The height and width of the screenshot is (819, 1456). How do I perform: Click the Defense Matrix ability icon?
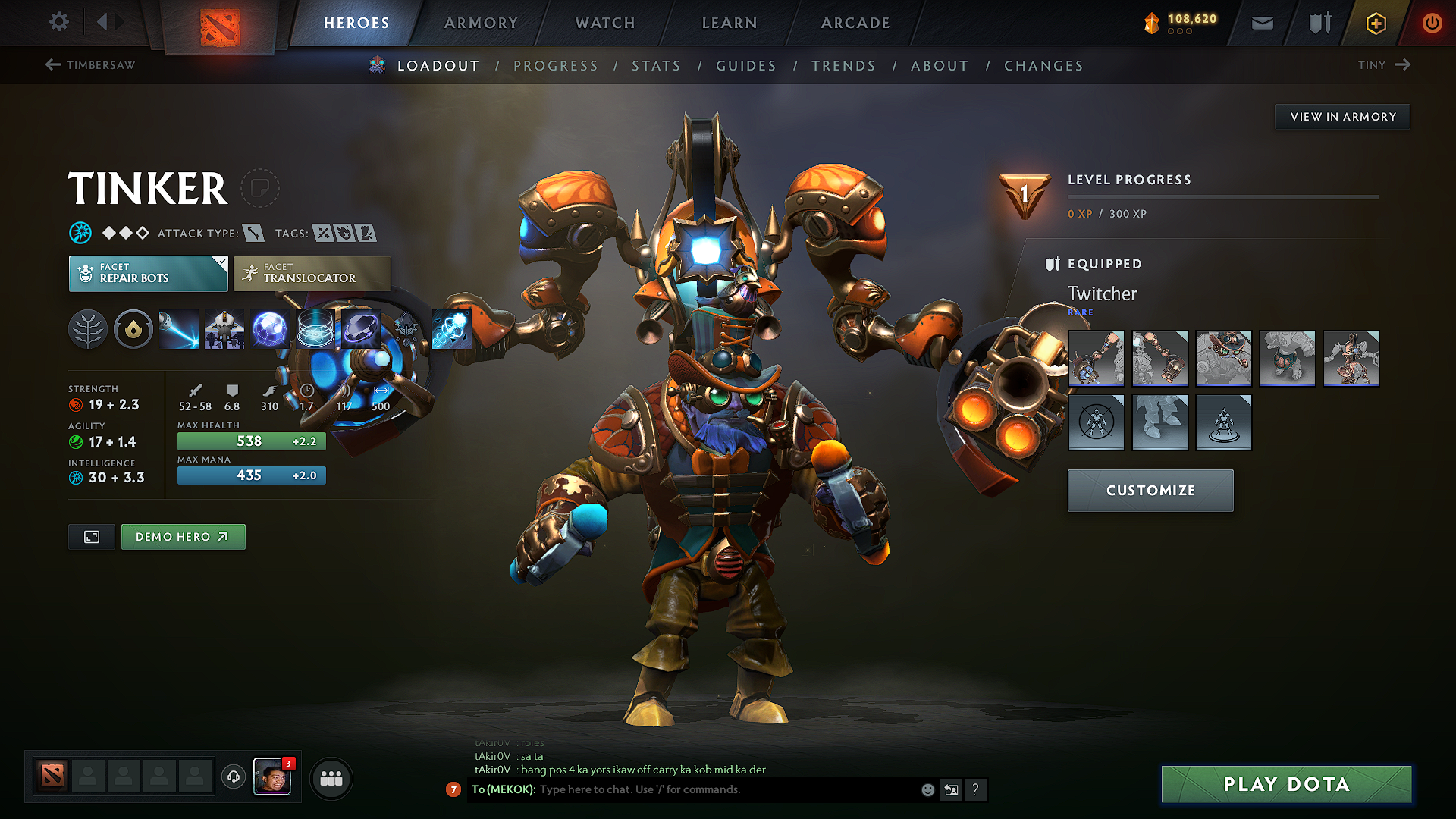pos(270,329)
